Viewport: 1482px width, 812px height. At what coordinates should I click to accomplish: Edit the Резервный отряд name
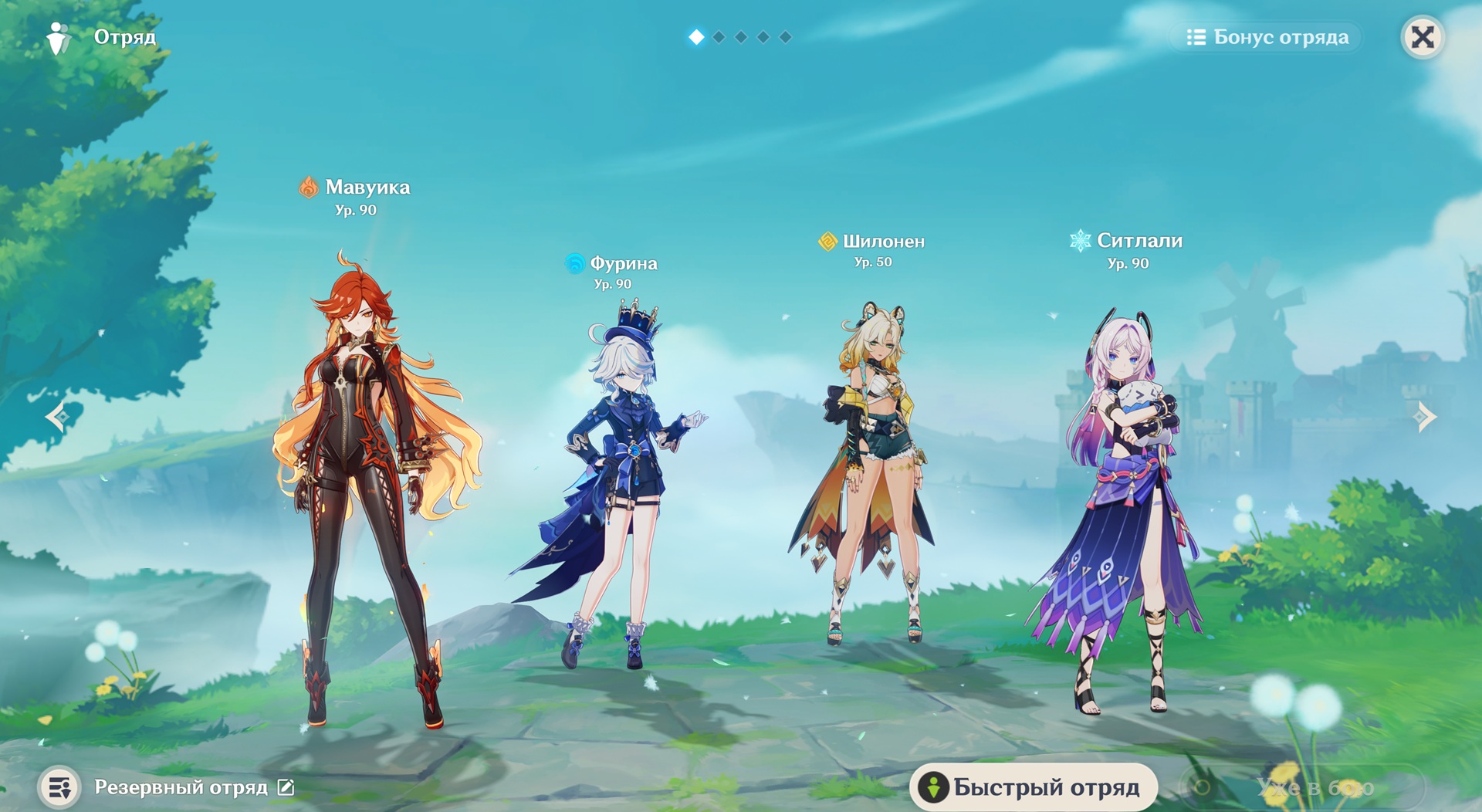(x=286, y=787)
